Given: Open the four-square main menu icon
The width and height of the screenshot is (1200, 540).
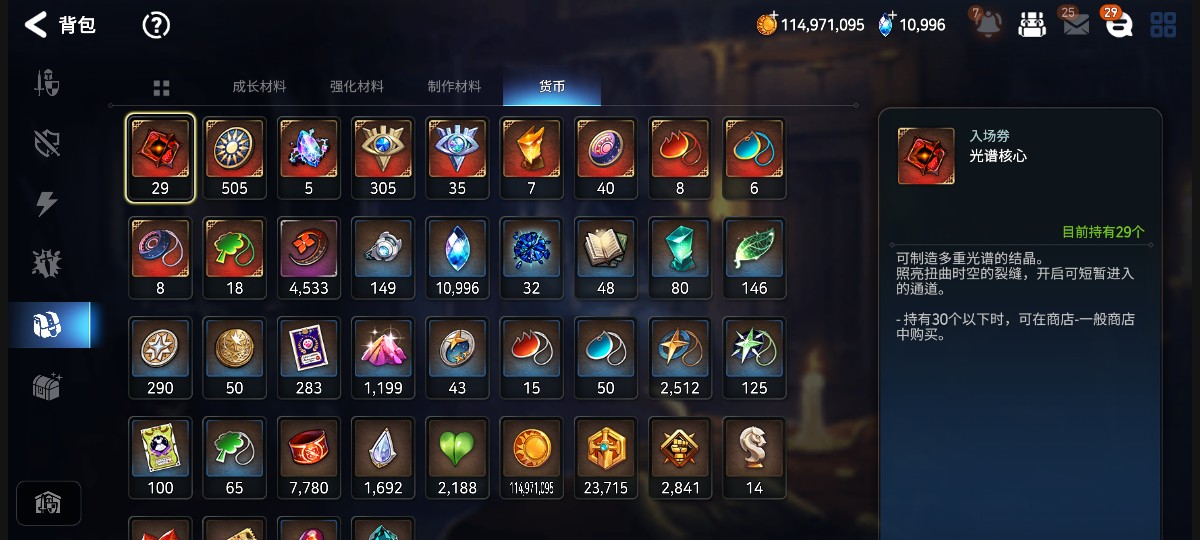Looking at the screenshot, I should click(x=1163, y=25).
